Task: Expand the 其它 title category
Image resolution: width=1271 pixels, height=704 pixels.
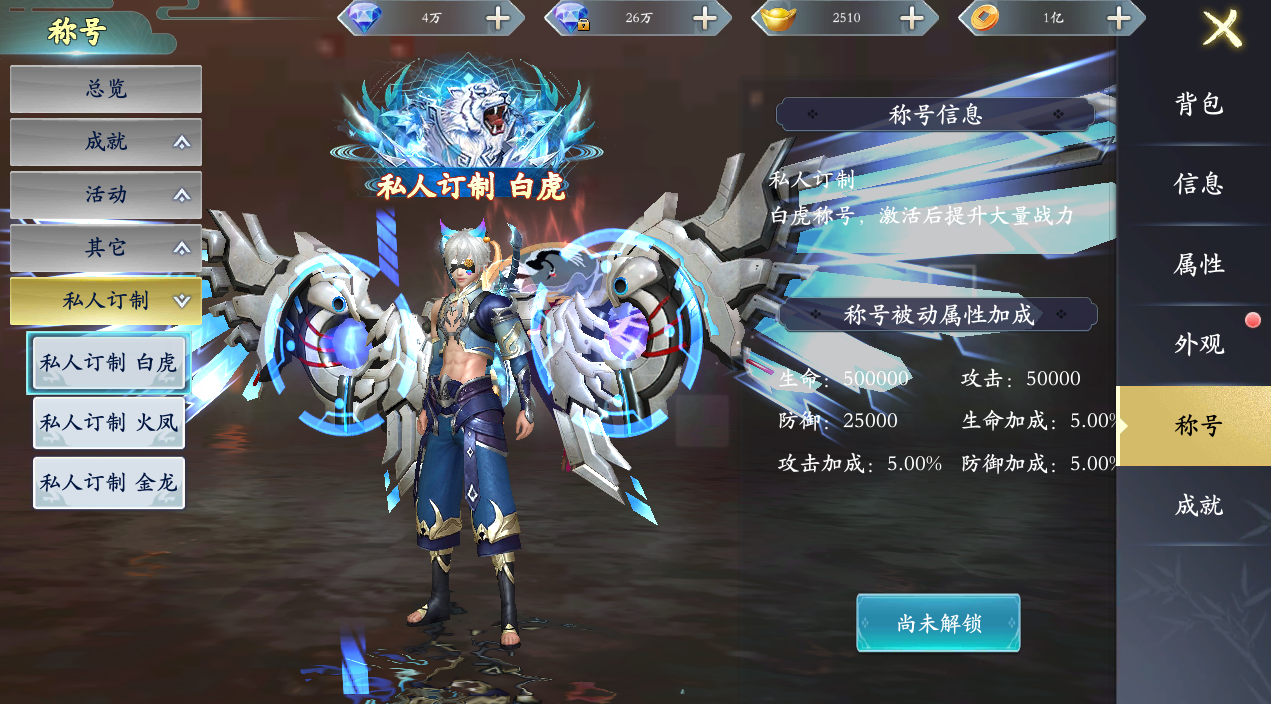Action: point(106,248)
